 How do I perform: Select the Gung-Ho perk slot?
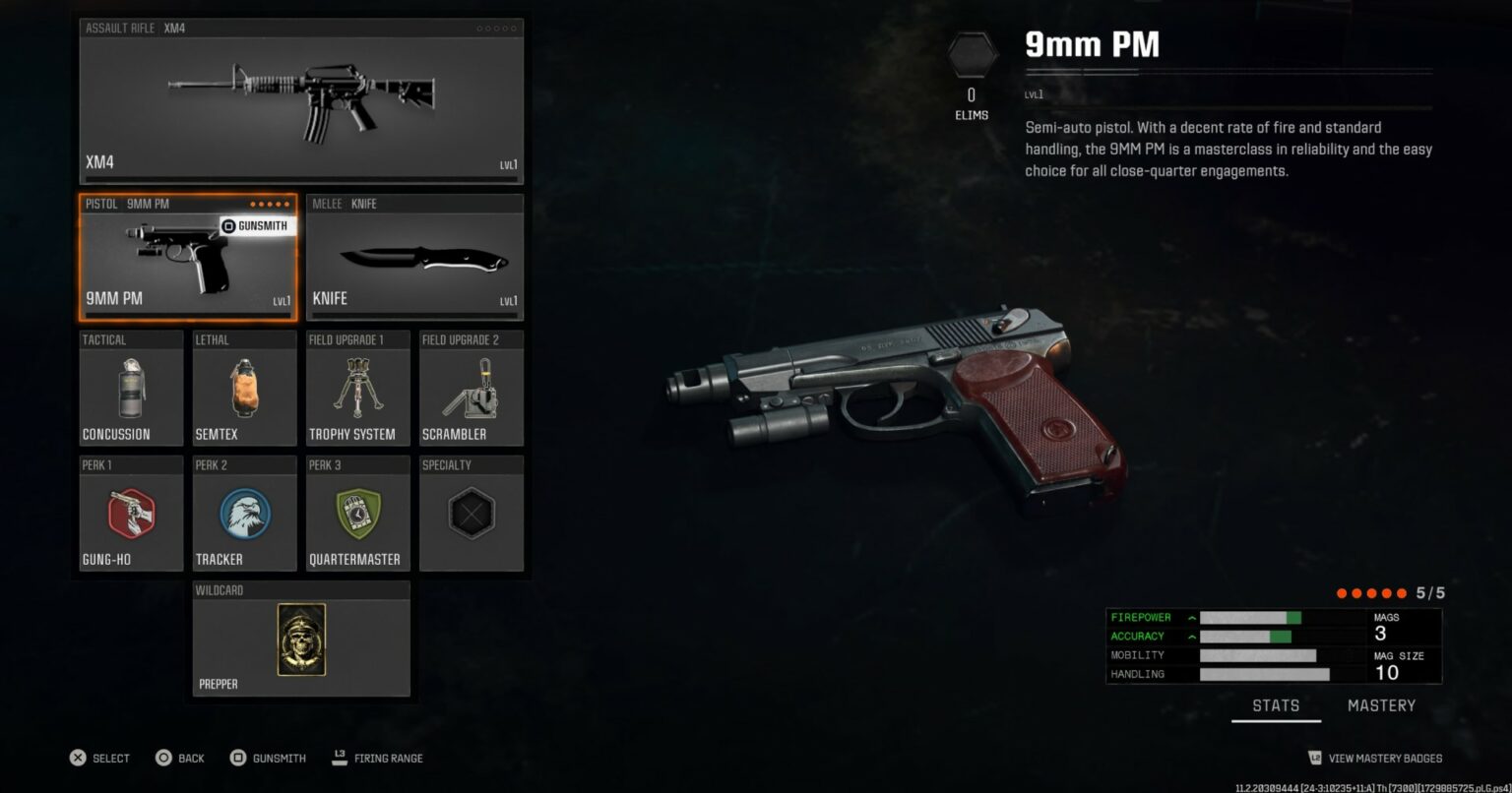pyautogui.click(x=131, y=514)
